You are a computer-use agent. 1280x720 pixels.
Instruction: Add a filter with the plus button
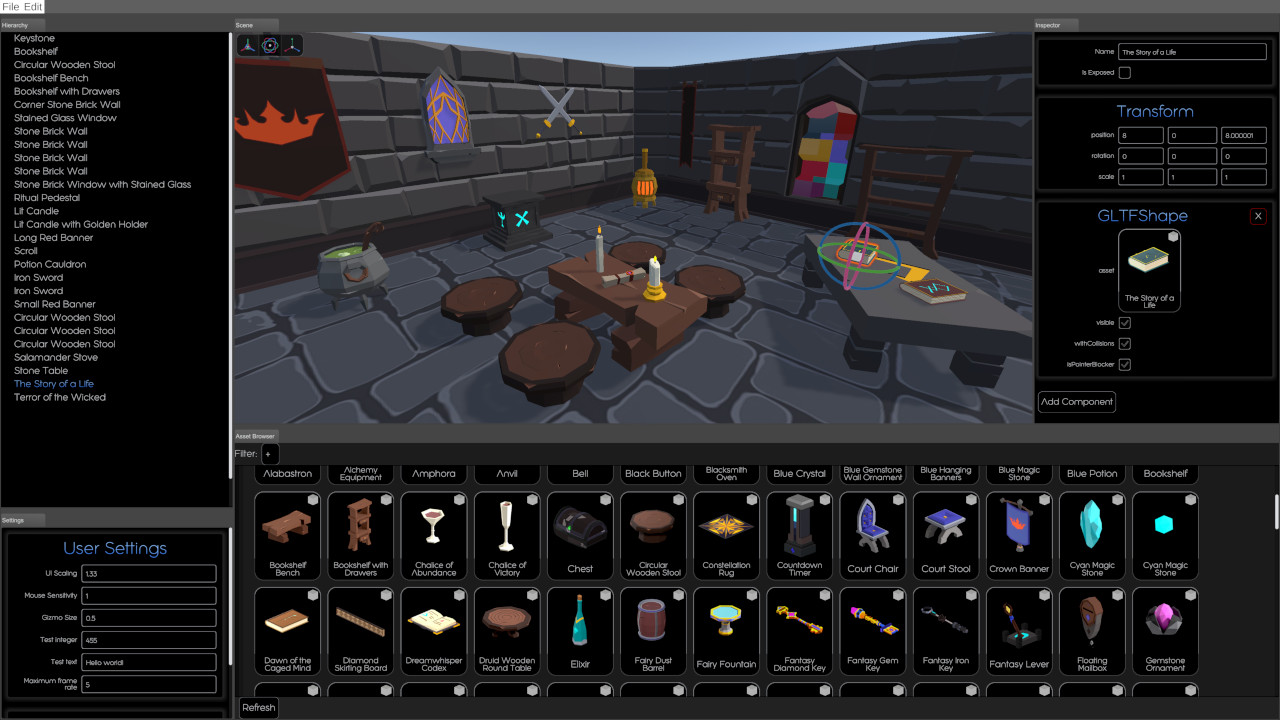pos(268,454)
